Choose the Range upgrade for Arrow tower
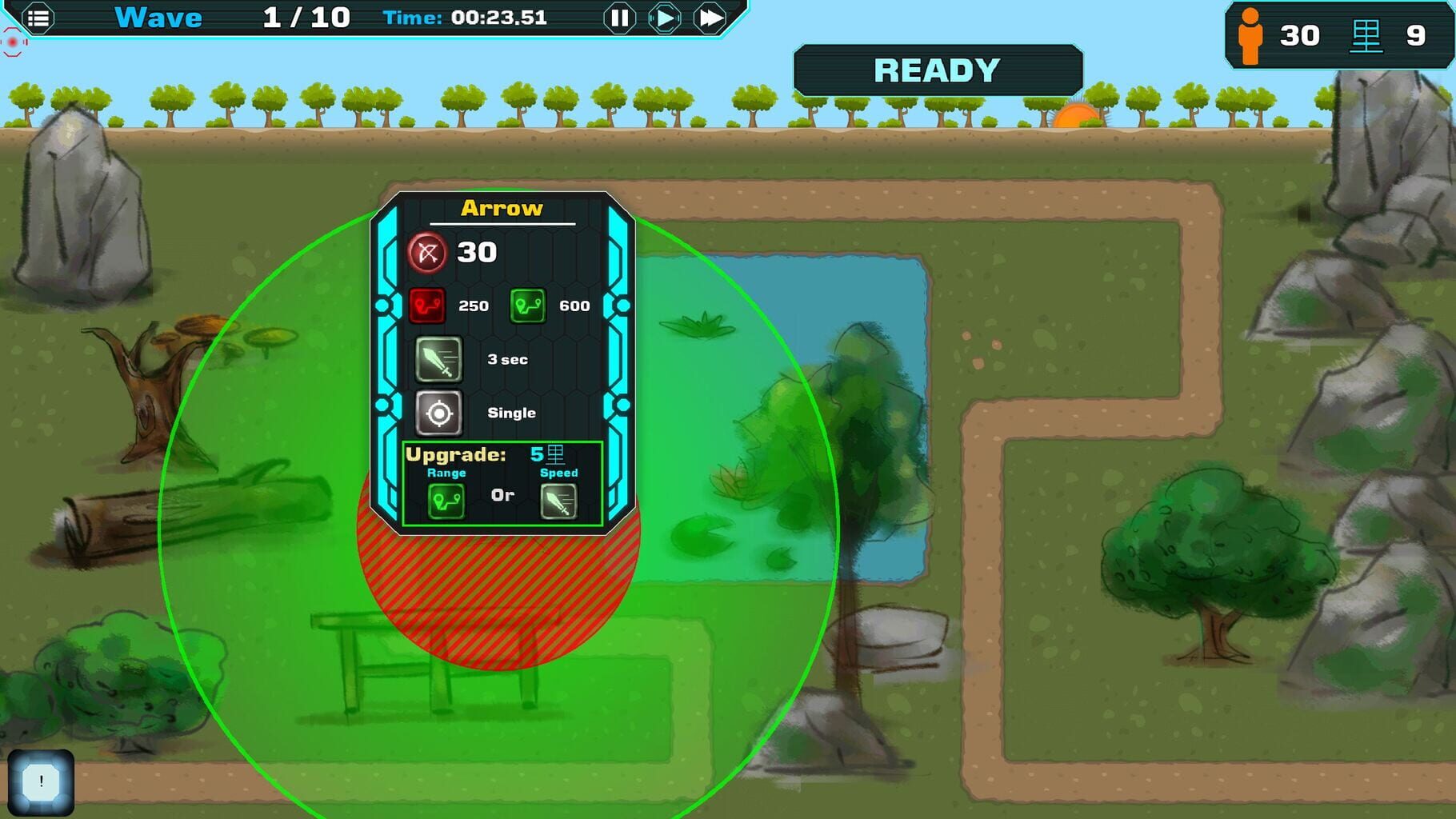The image size is (1456, 819). [x=446, y=501]
